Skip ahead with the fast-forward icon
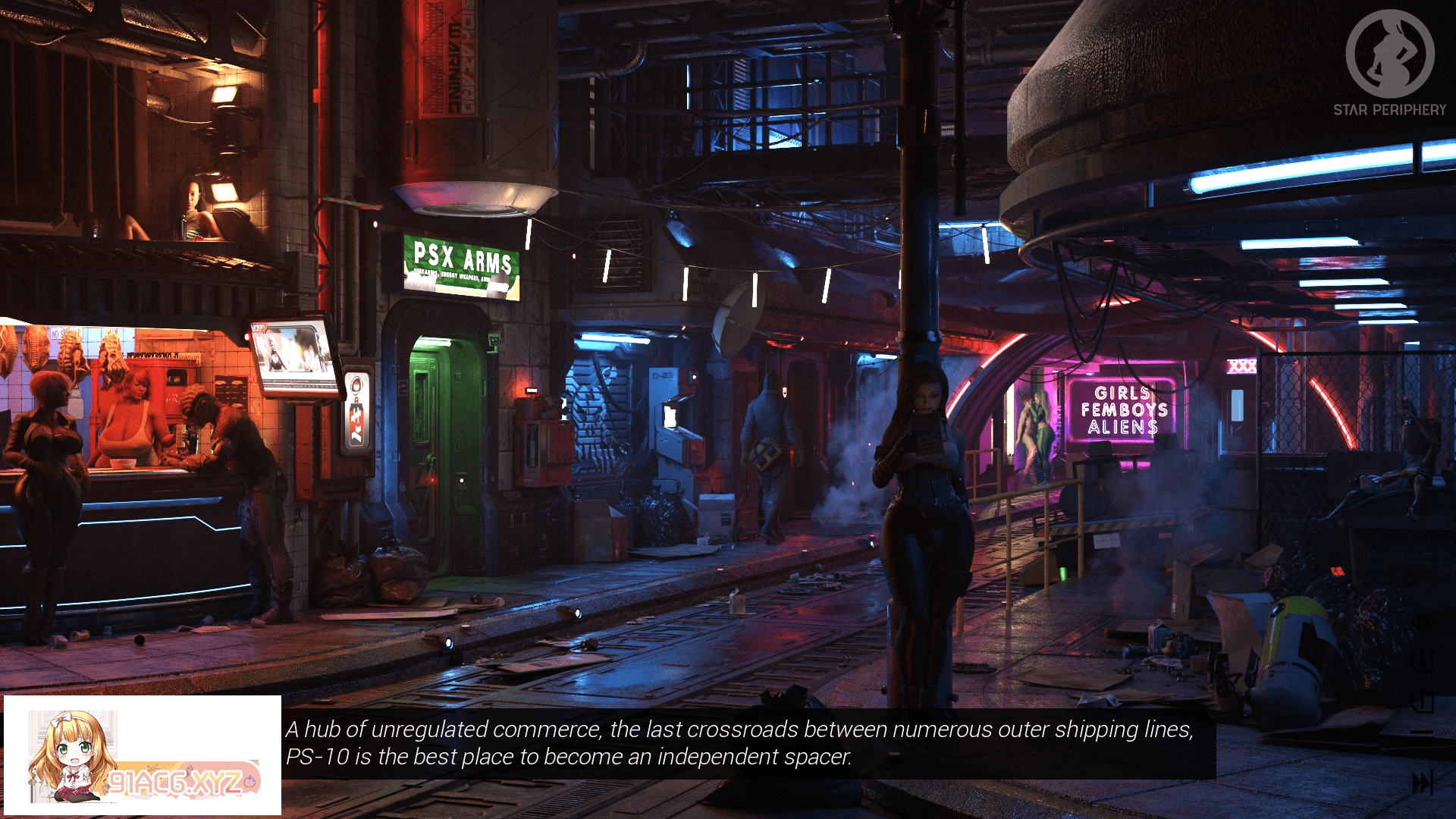Viewport: 1456px width, 819px height. (1423, 782)
